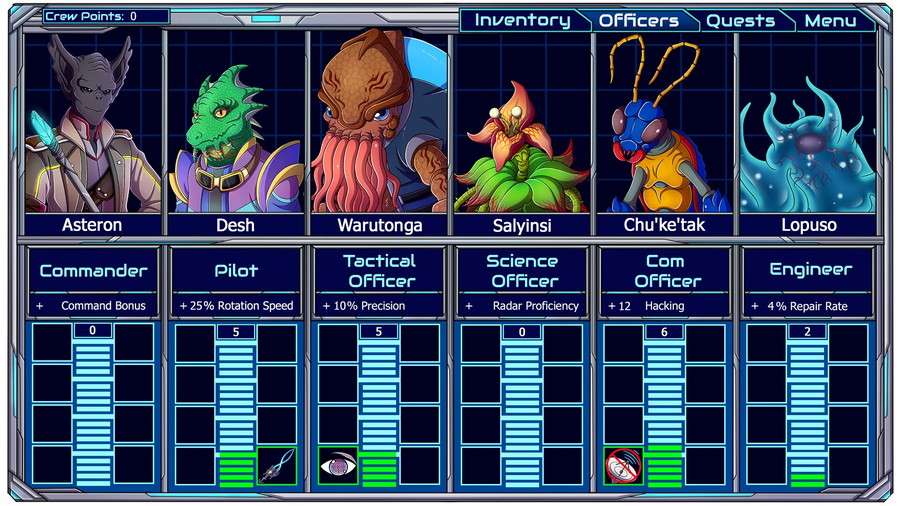
Task: Show the Quests tab
Action: click(x=740, y=20)
